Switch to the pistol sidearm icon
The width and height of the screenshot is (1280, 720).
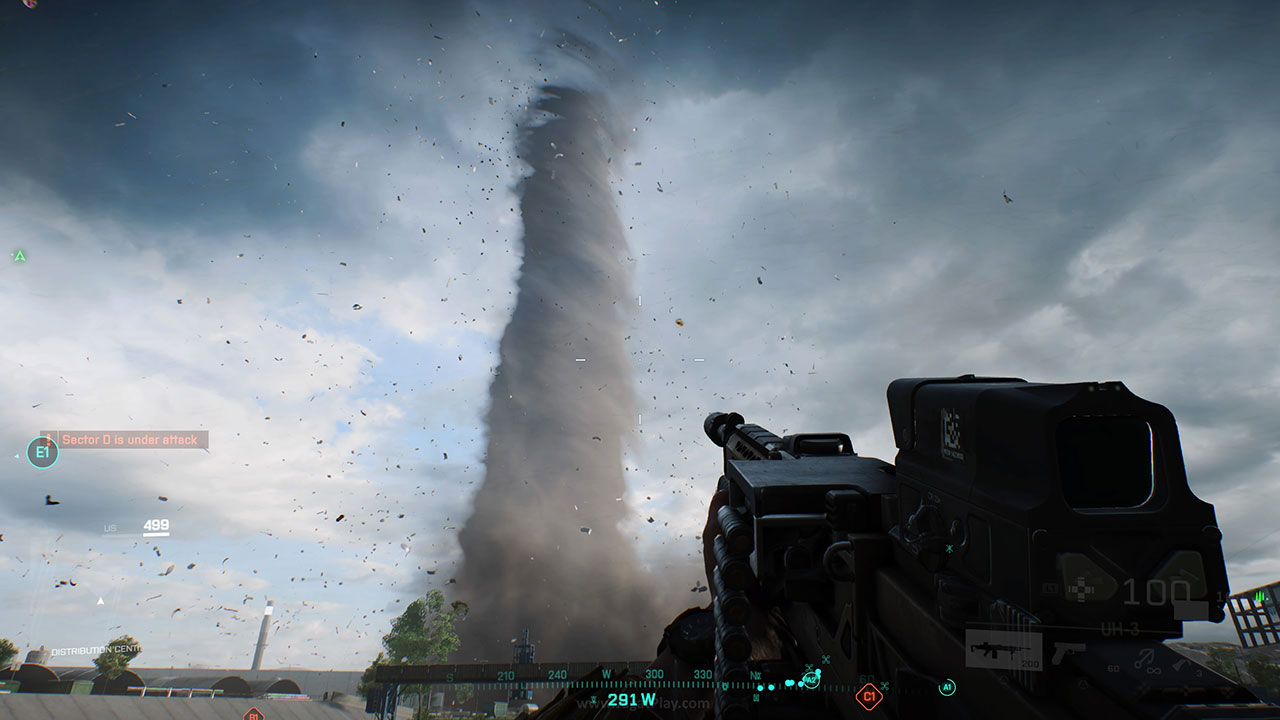pyautogui.click(x=1068, y=651)
